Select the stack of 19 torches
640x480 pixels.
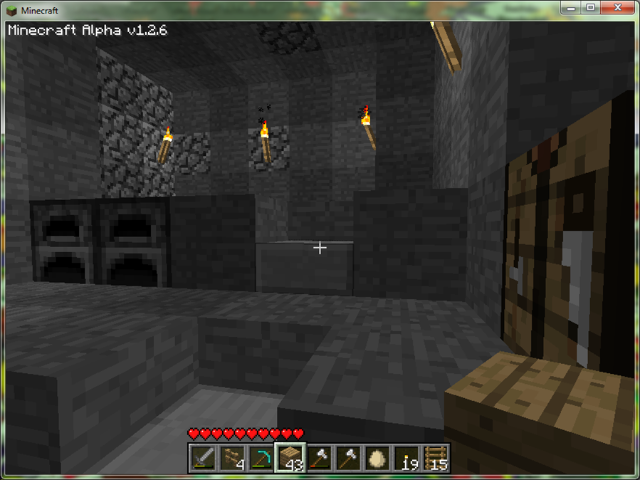coord(407,458)
